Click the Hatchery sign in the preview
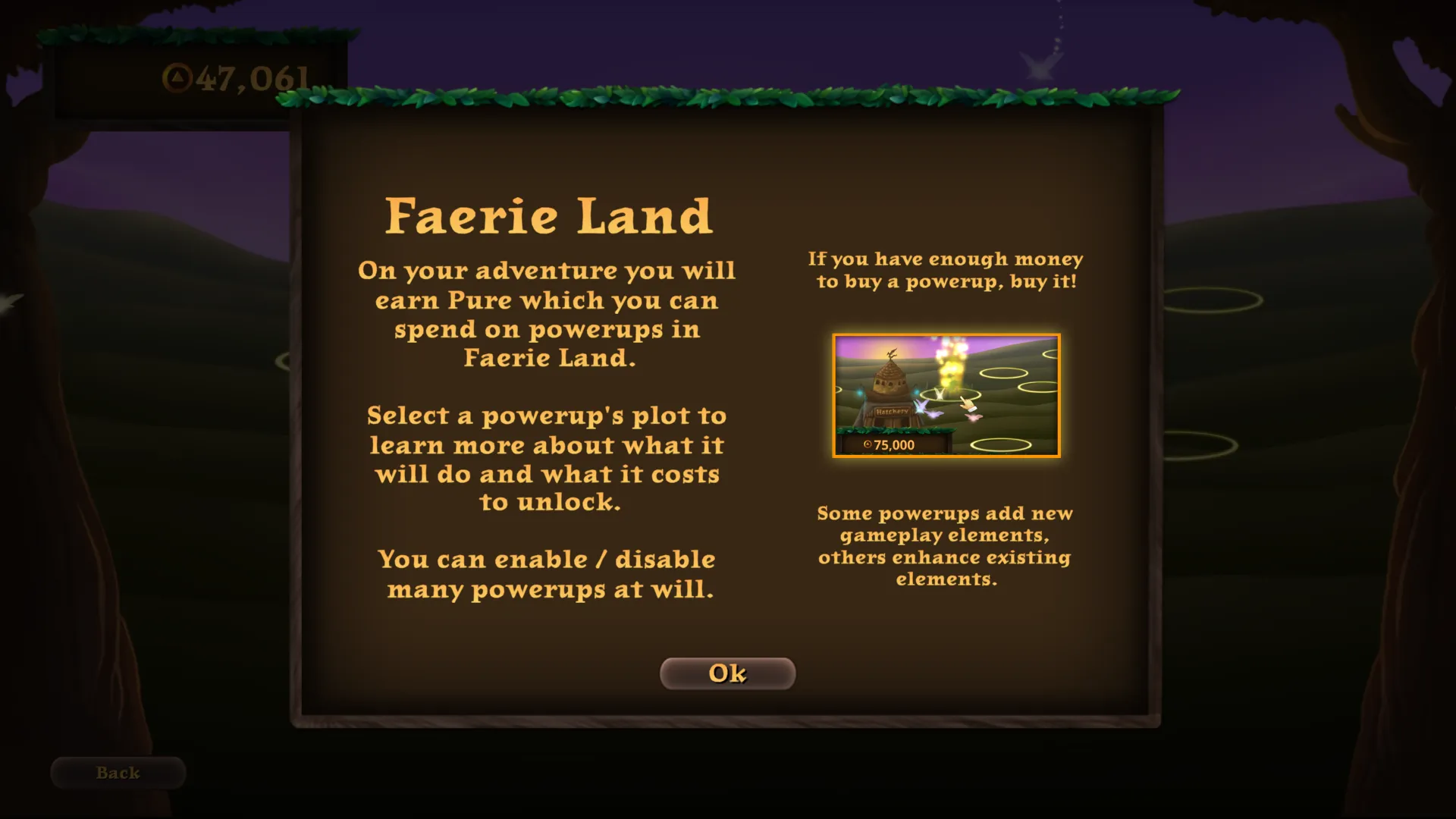This screenshot has width=1456, height=819. pos(893,411)
